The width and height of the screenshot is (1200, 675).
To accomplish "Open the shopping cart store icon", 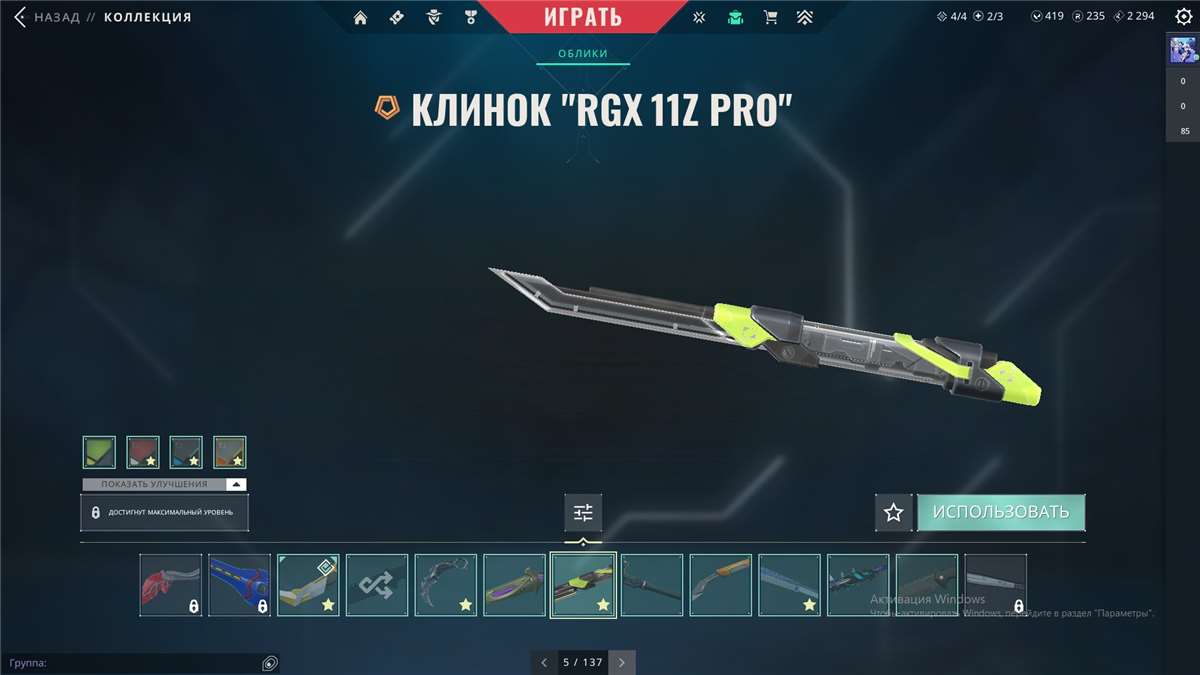I will (770, 17).
